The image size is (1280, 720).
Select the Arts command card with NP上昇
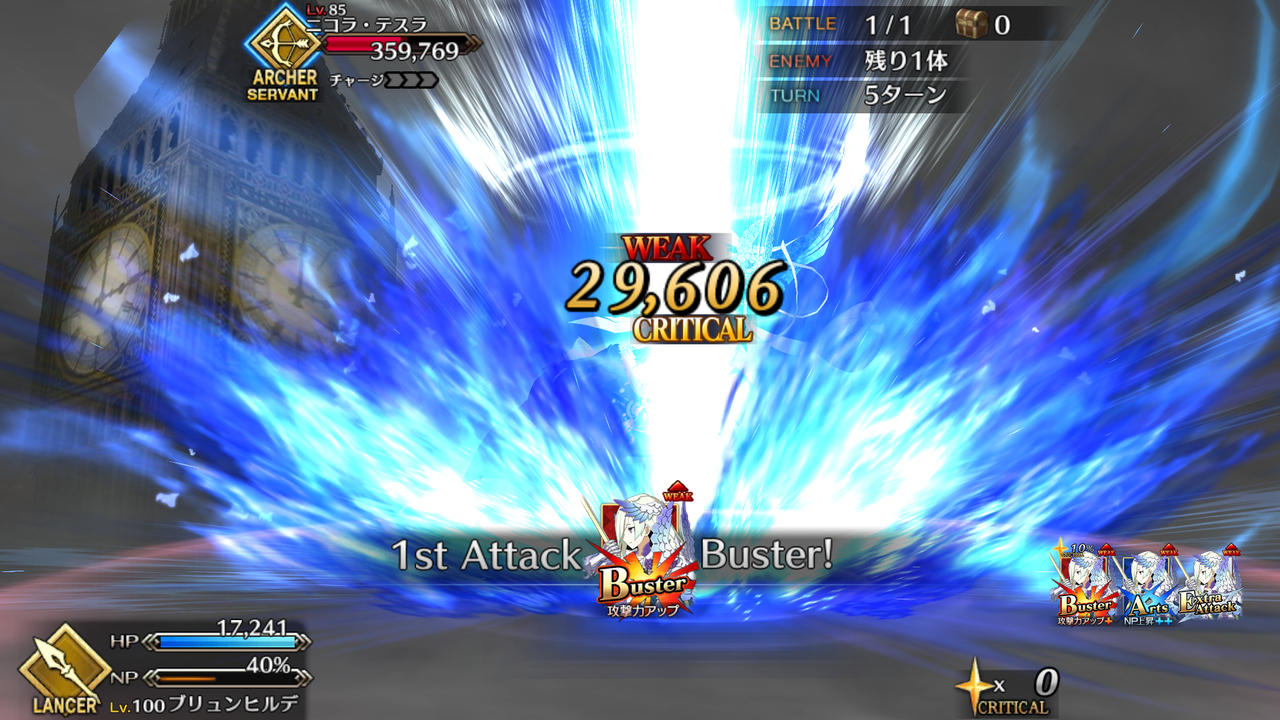coord(1150,575)
